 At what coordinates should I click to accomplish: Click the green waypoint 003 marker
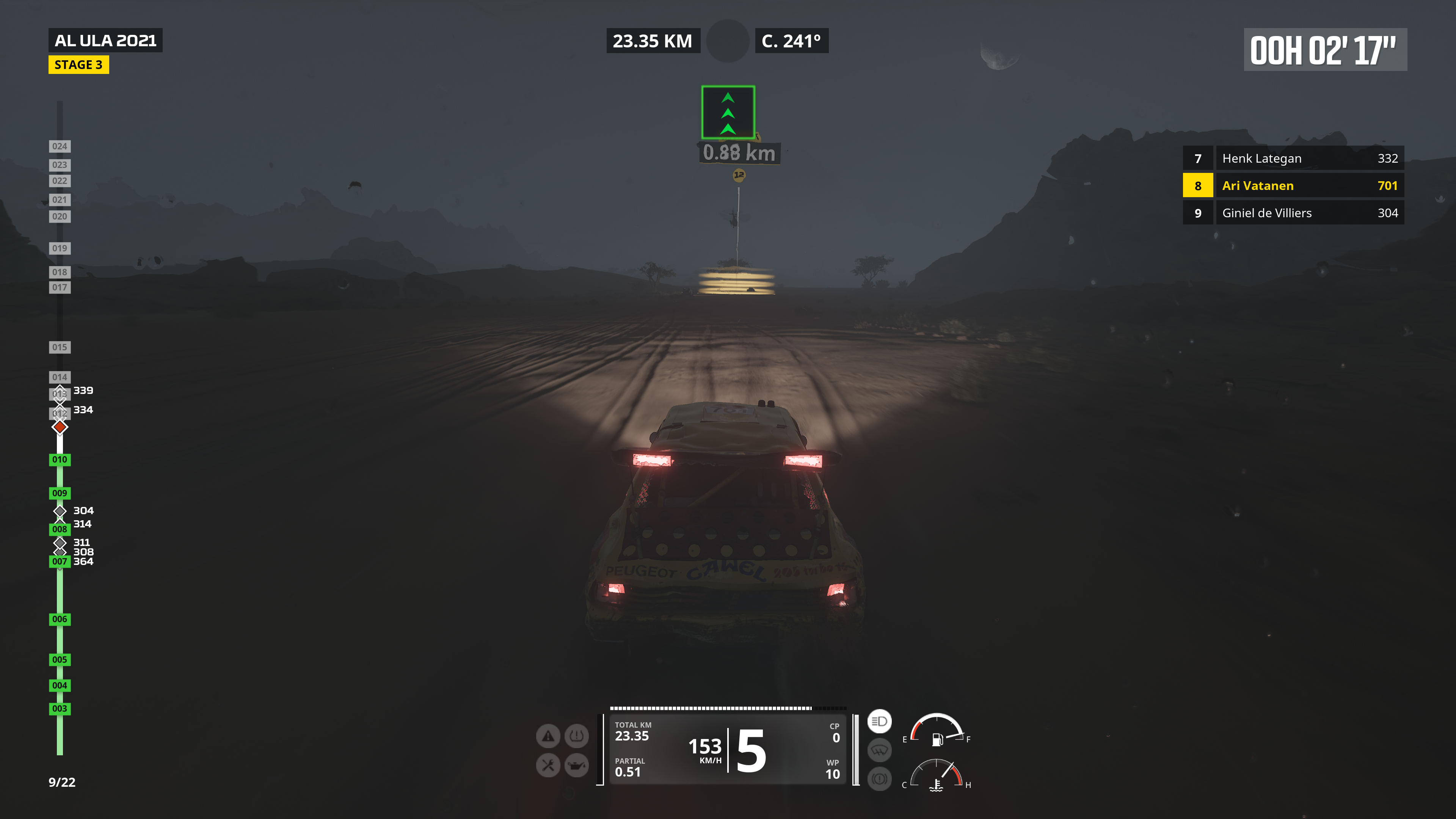point(60,708)
